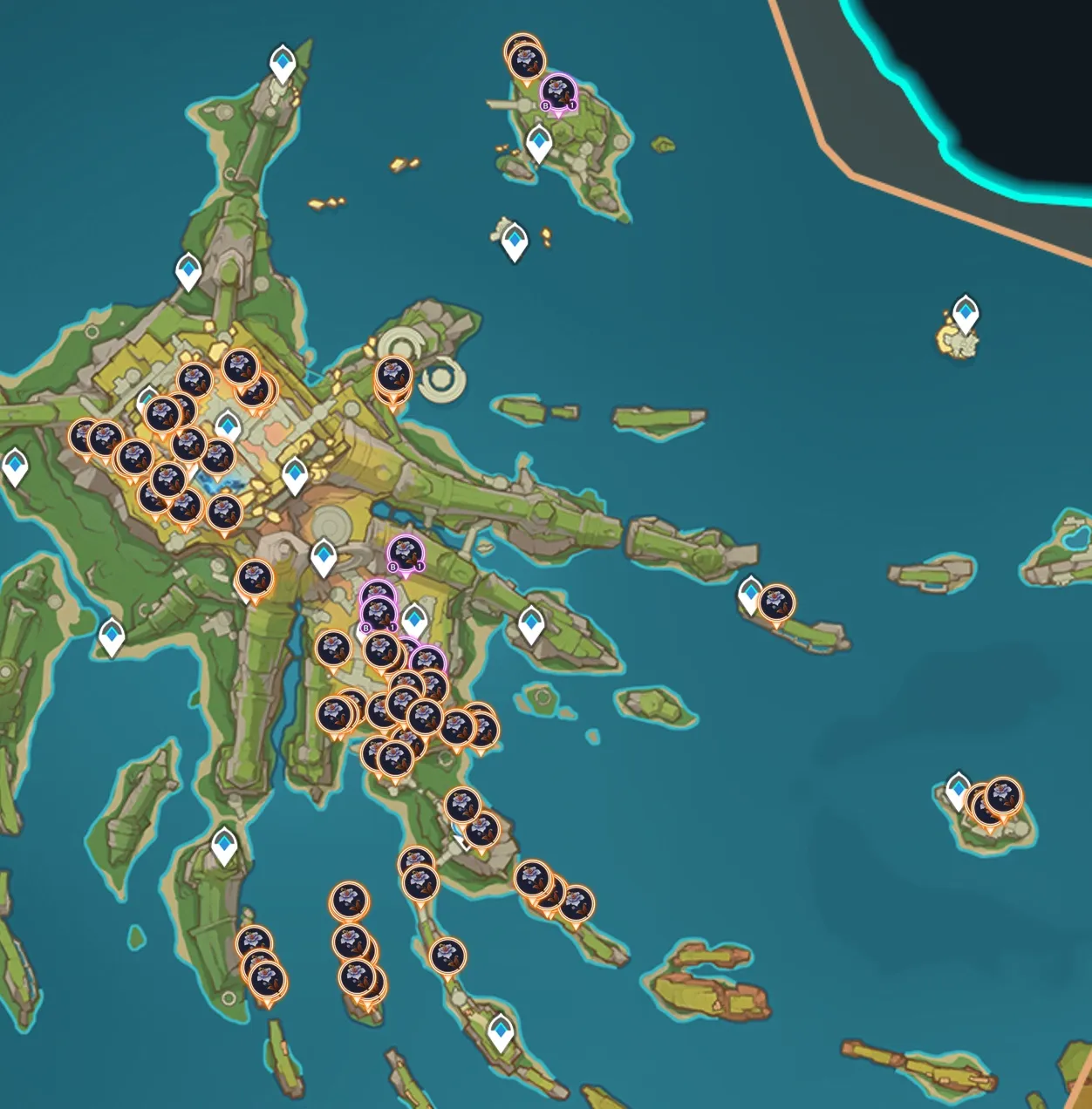Select the waypoint on the tiny rock islet below the northern island
The height and width of the screenshot is (1109, 1092).
tap(515, 240)
